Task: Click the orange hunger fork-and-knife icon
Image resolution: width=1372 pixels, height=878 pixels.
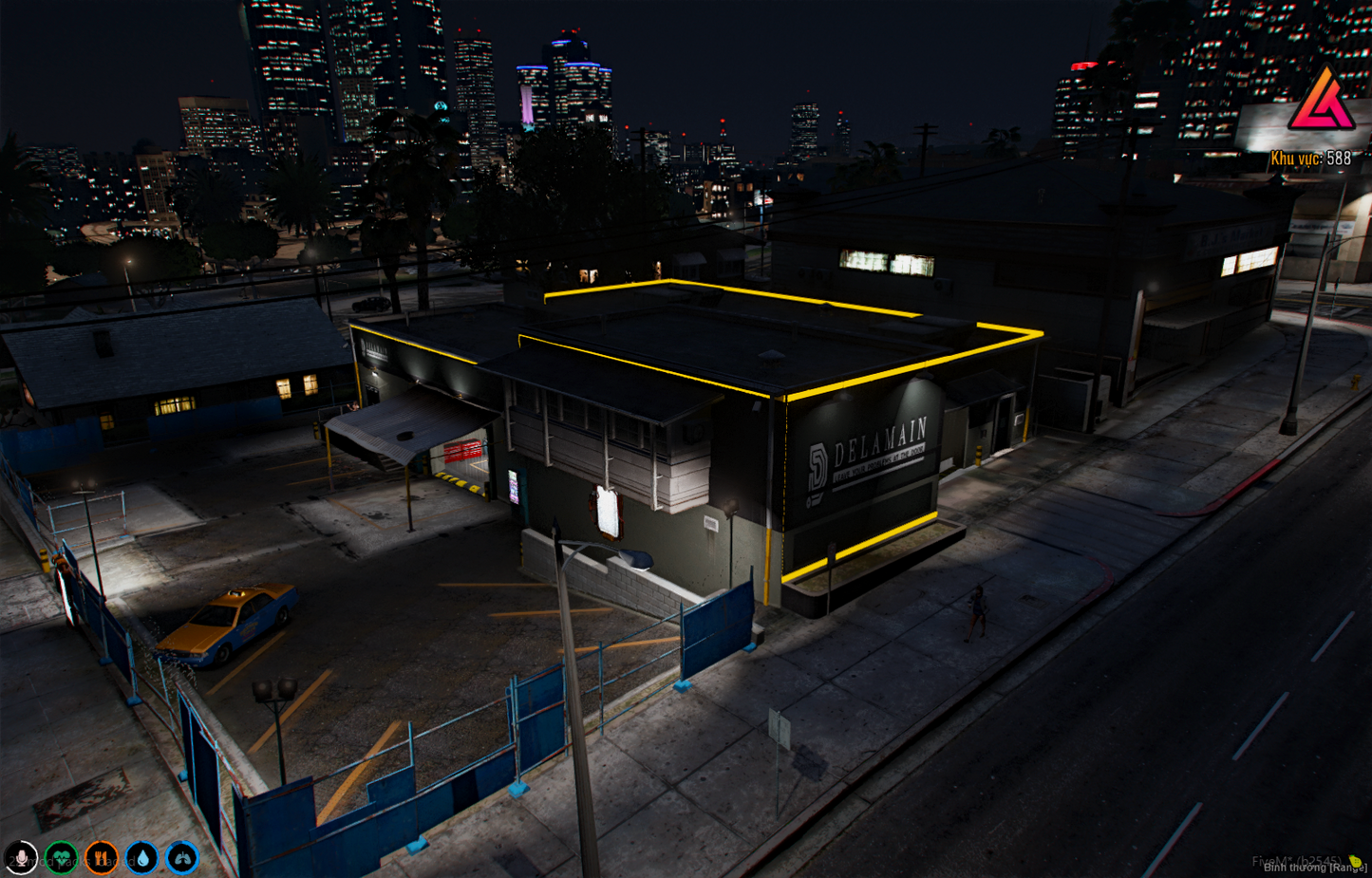Action: click(100, 857)
